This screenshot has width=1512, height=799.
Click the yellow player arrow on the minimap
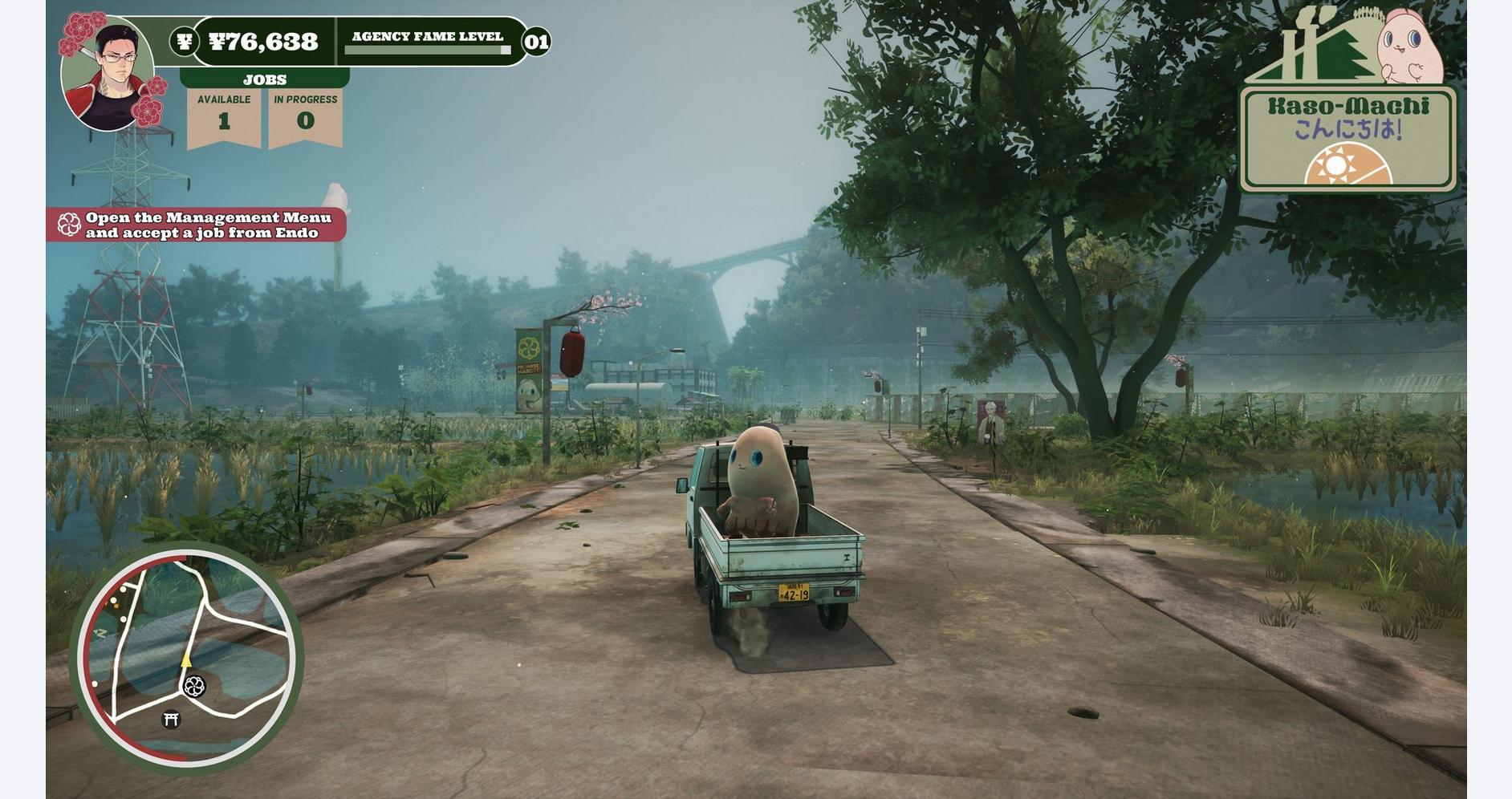point(188,659)
